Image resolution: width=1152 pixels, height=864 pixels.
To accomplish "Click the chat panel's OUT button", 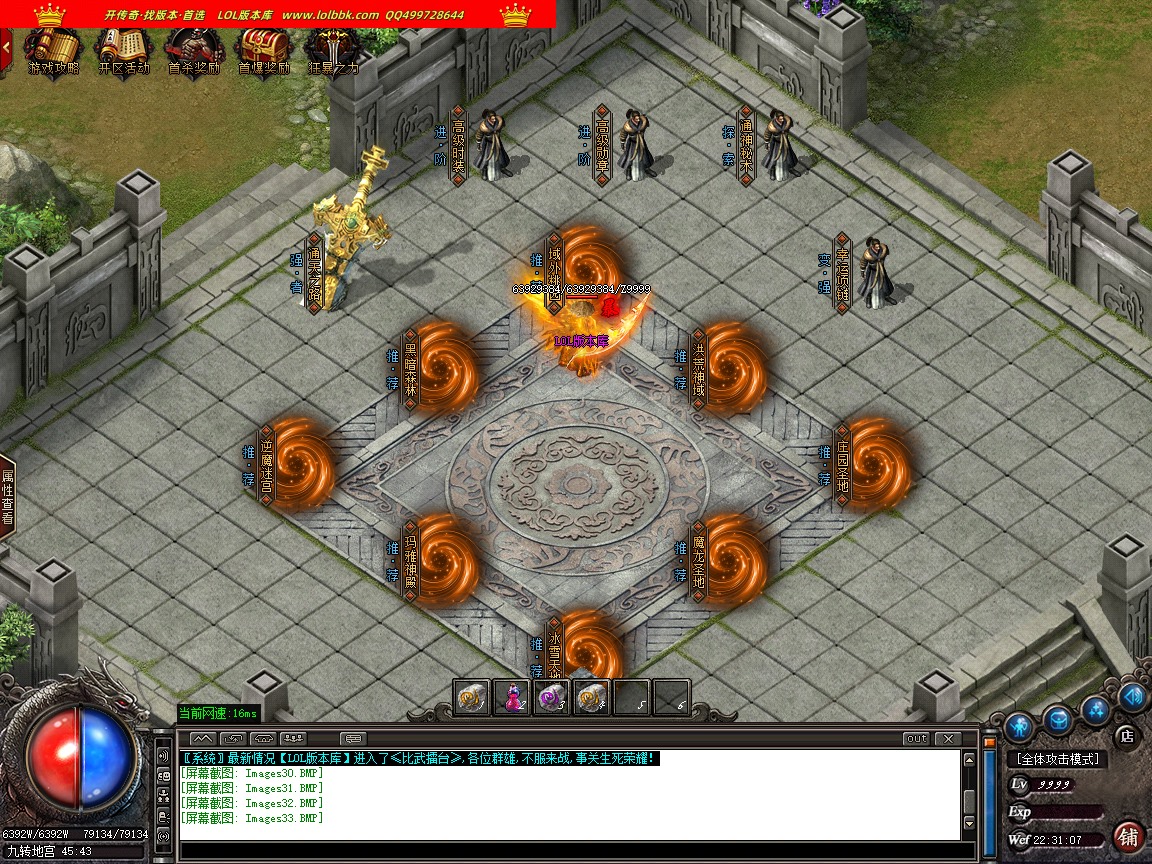I will click(915, 739).
